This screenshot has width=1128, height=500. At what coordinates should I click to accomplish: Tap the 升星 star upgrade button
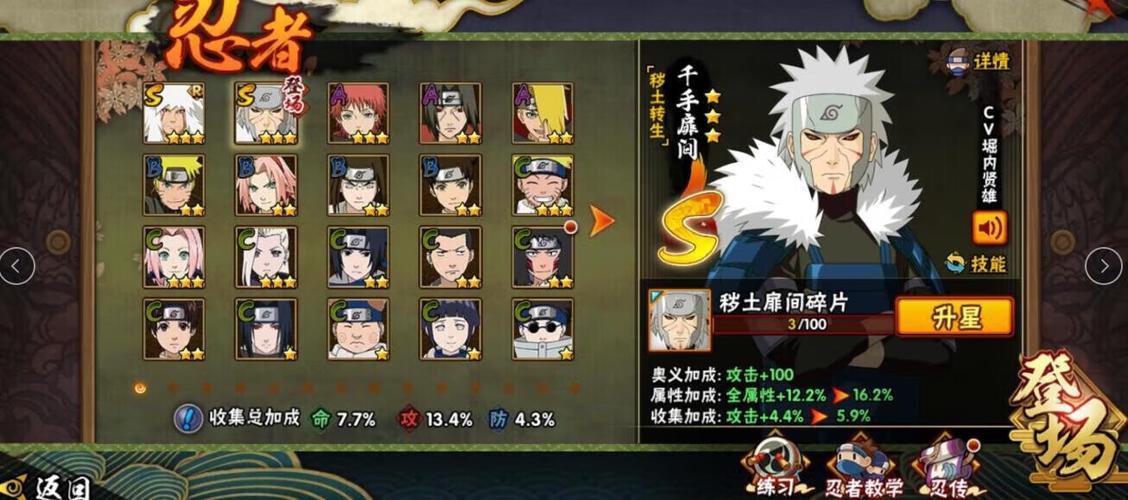[x=954, y=318]
